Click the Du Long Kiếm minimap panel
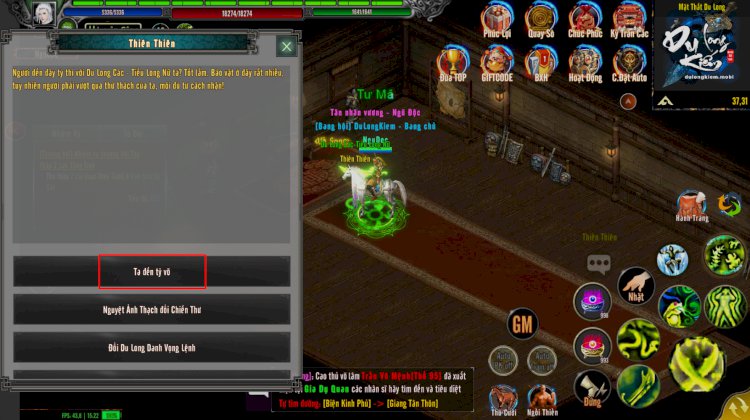The width and height of the screenshot is (750, 420). [700, 54]
